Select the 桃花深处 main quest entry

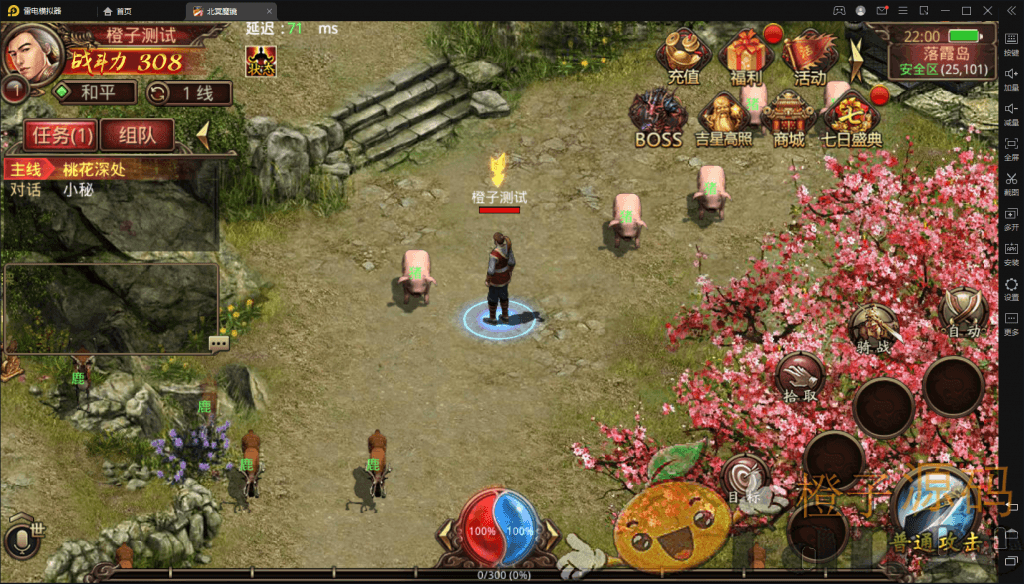coord(95,169)
